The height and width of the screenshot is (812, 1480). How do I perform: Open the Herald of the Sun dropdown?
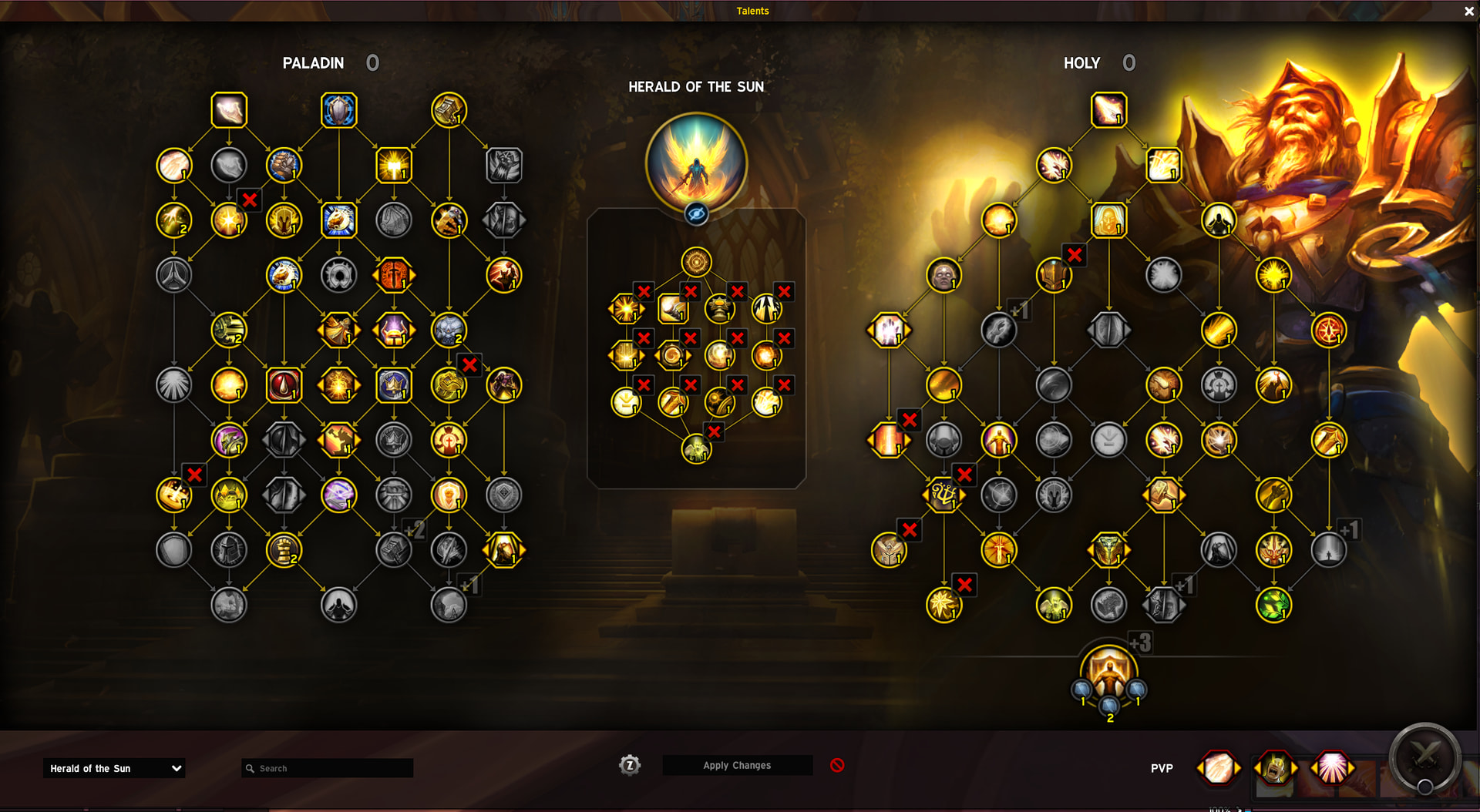[114, 768]
